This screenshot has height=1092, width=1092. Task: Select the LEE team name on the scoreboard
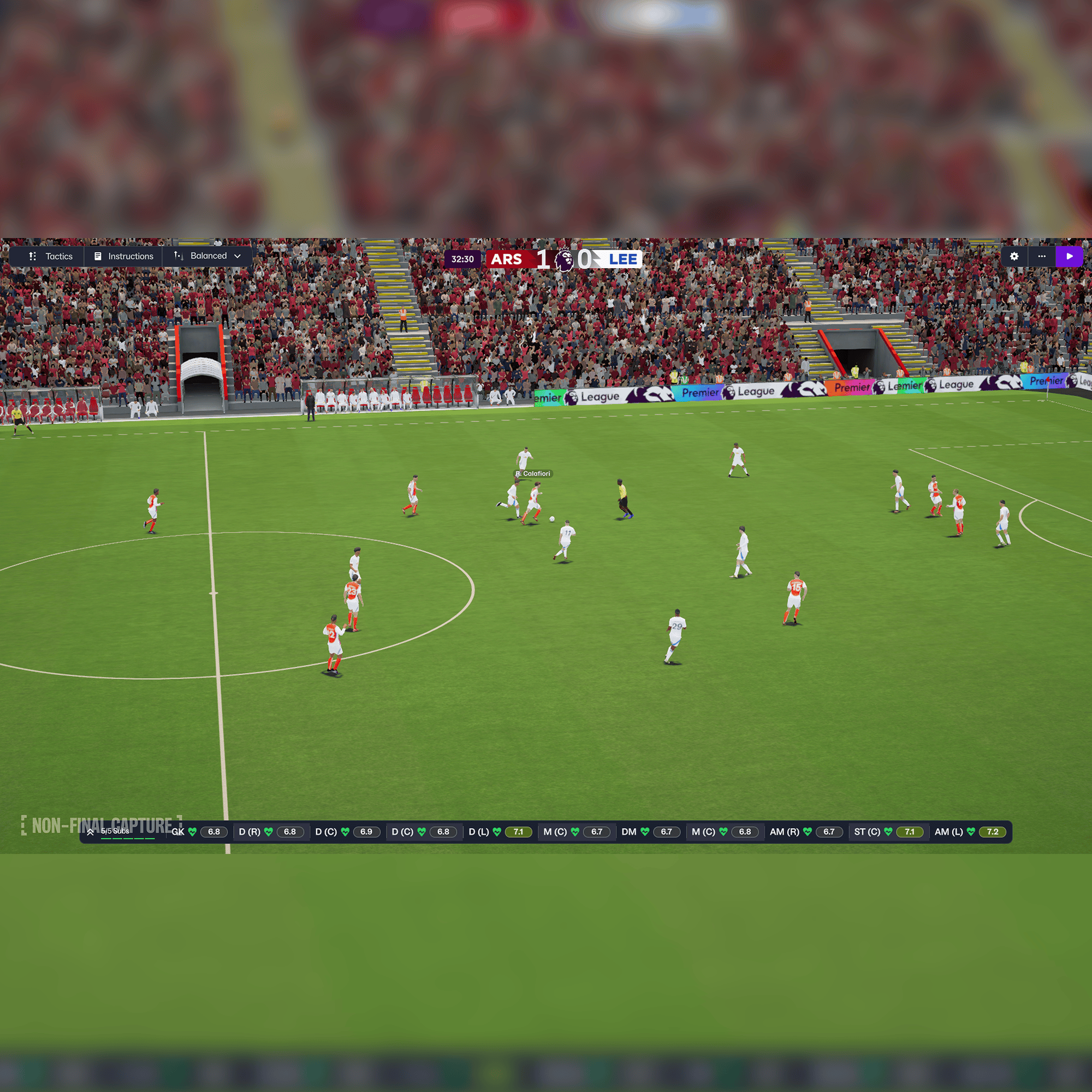coord(625,259)
